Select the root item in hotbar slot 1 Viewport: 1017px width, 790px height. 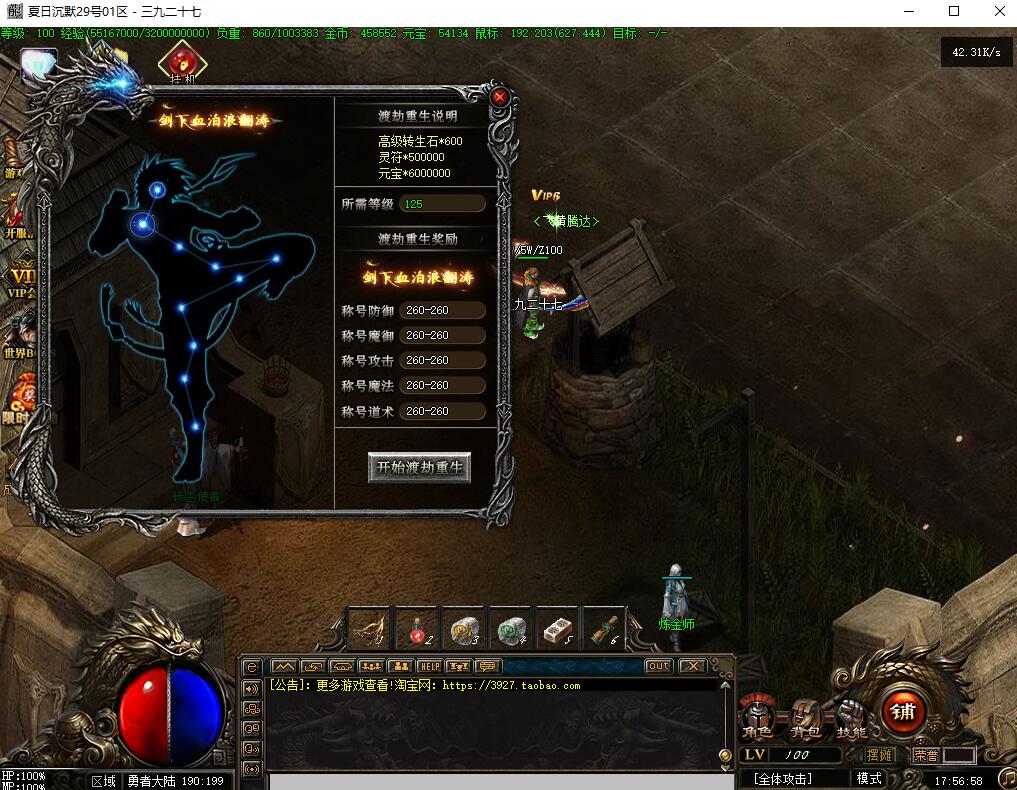coord(370,629)
